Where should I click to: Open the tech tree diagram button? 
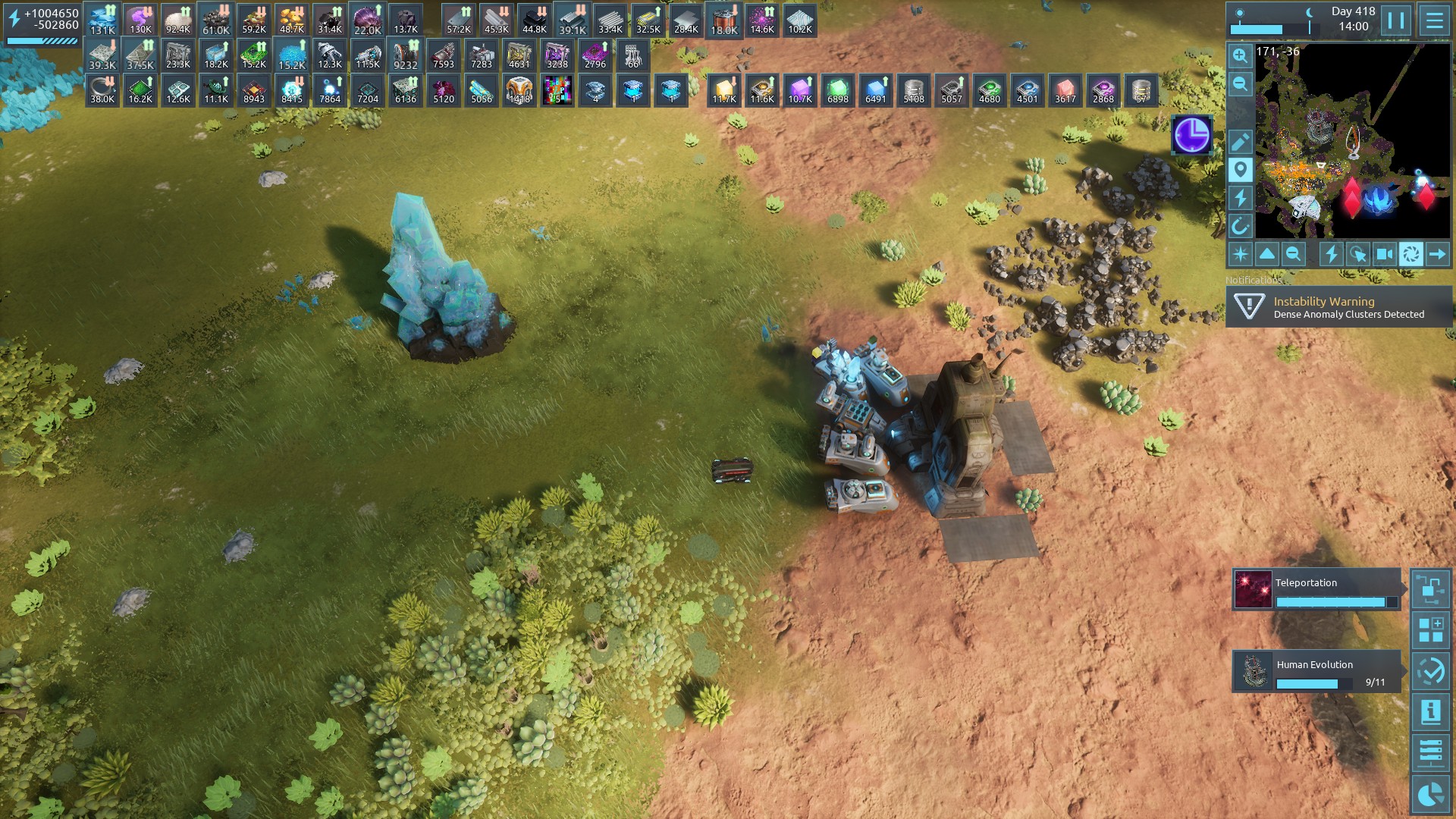(1431, 589)
